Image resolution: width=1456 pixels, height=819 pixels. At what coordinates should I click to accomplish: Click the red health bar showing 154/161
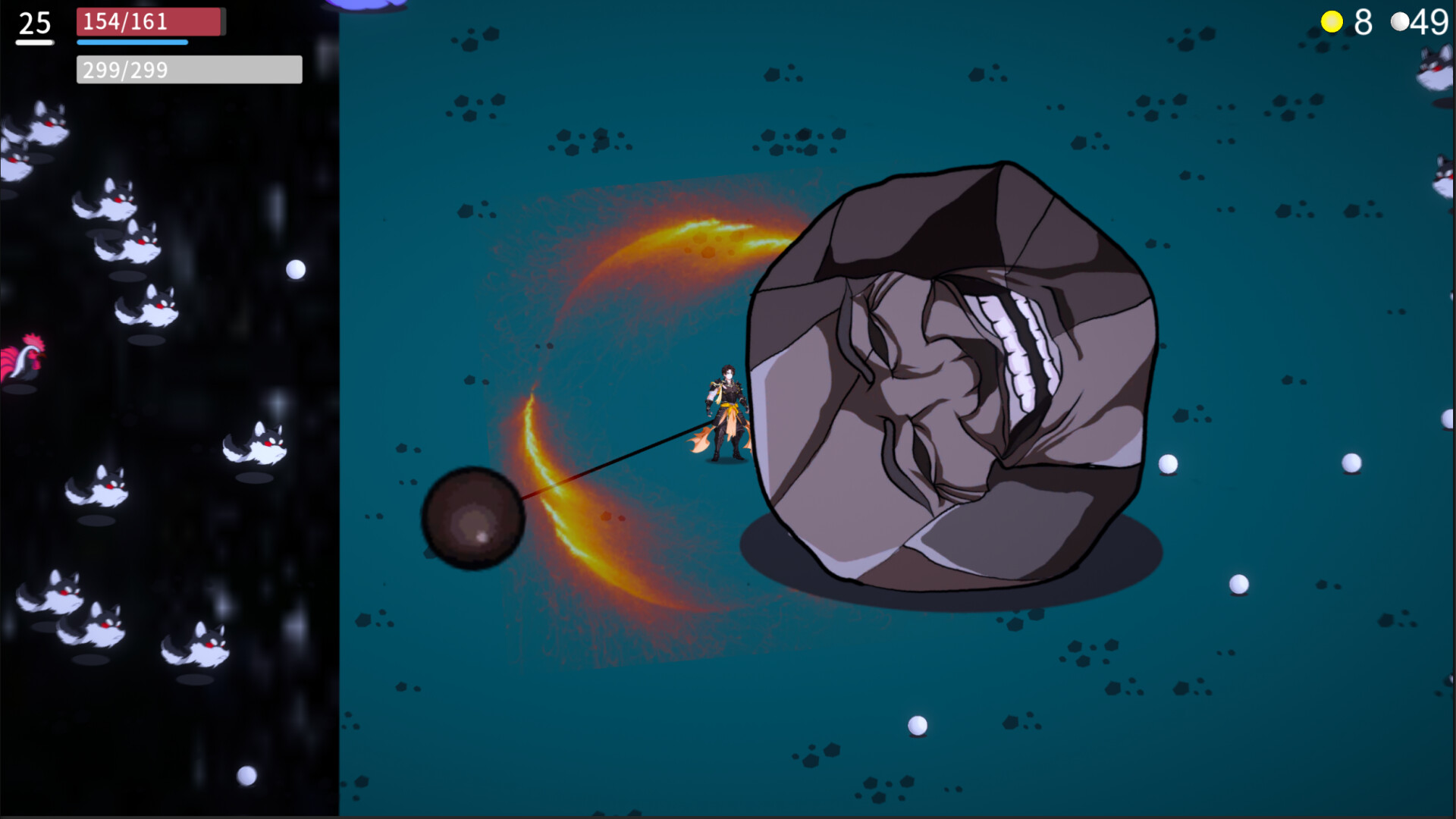(148, 22)
